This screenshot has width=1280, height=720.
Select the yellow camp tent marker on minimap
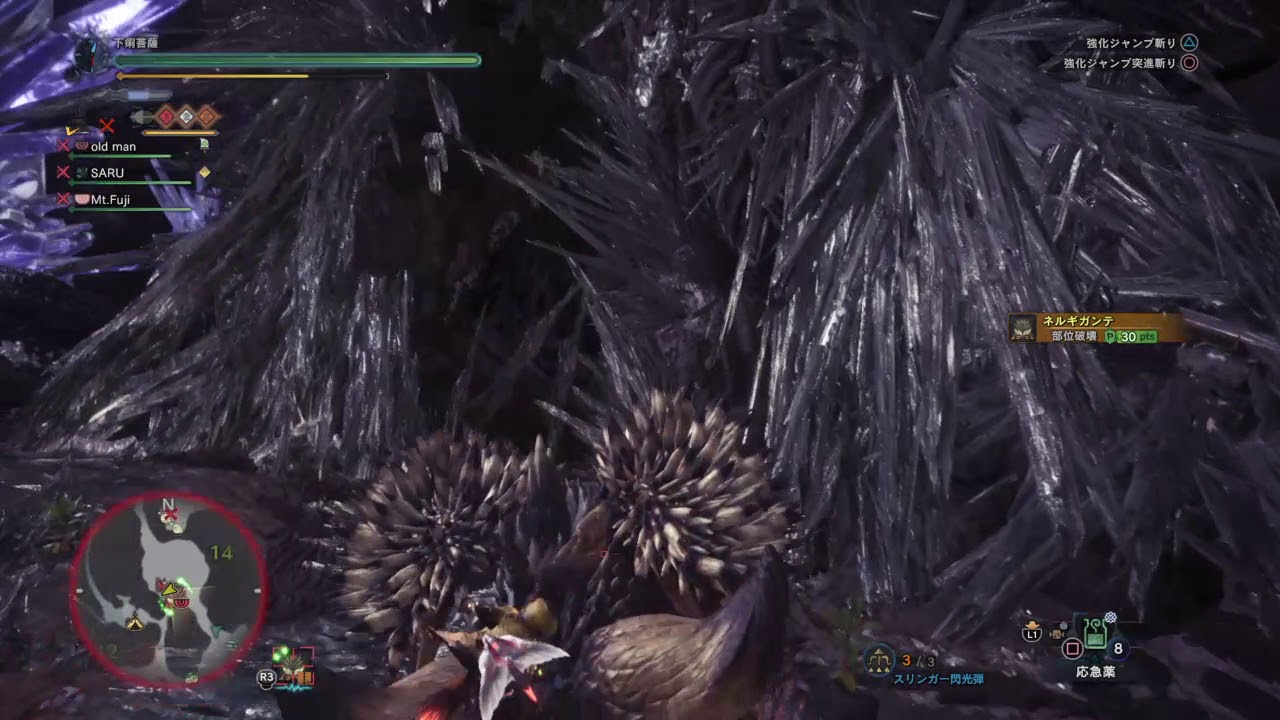pos(134,622)
